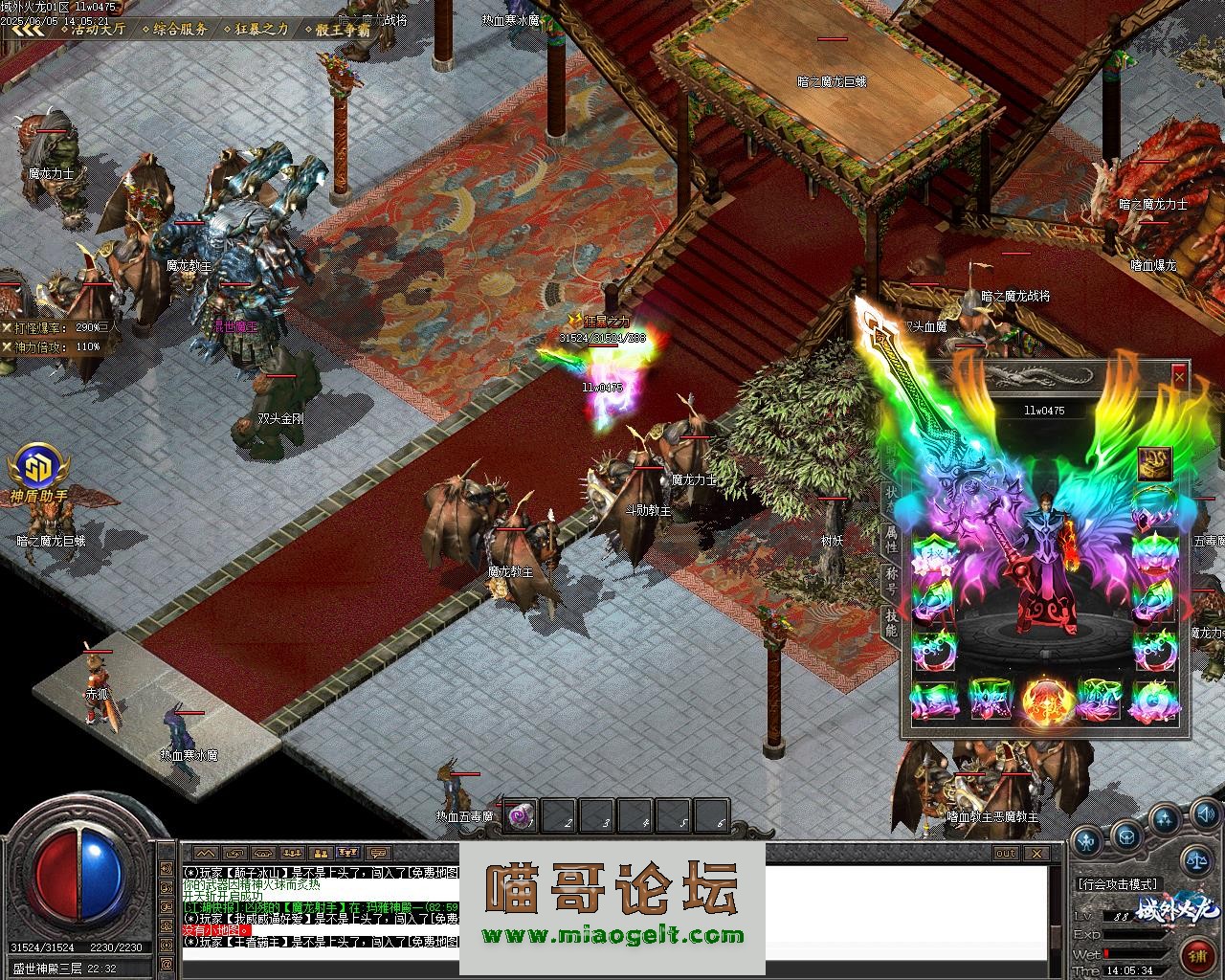Screen dimensions: 1225x980
Task: Switch to the 属性 tab
Action: click(x=891, y=539)
